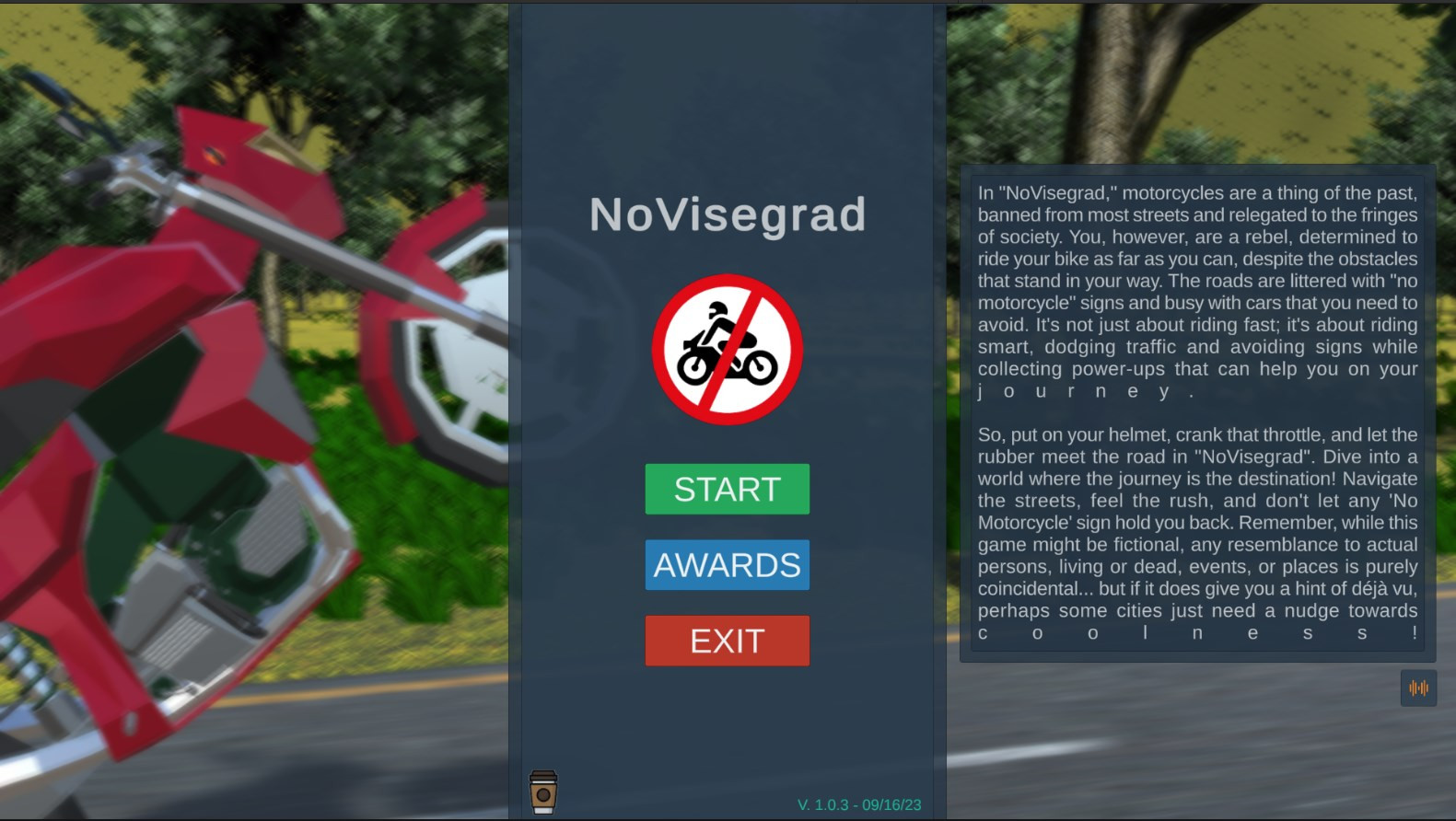The image size is (1456, 821).
Task: Exit the game with the red EXIT button
Action: (727, 641)
